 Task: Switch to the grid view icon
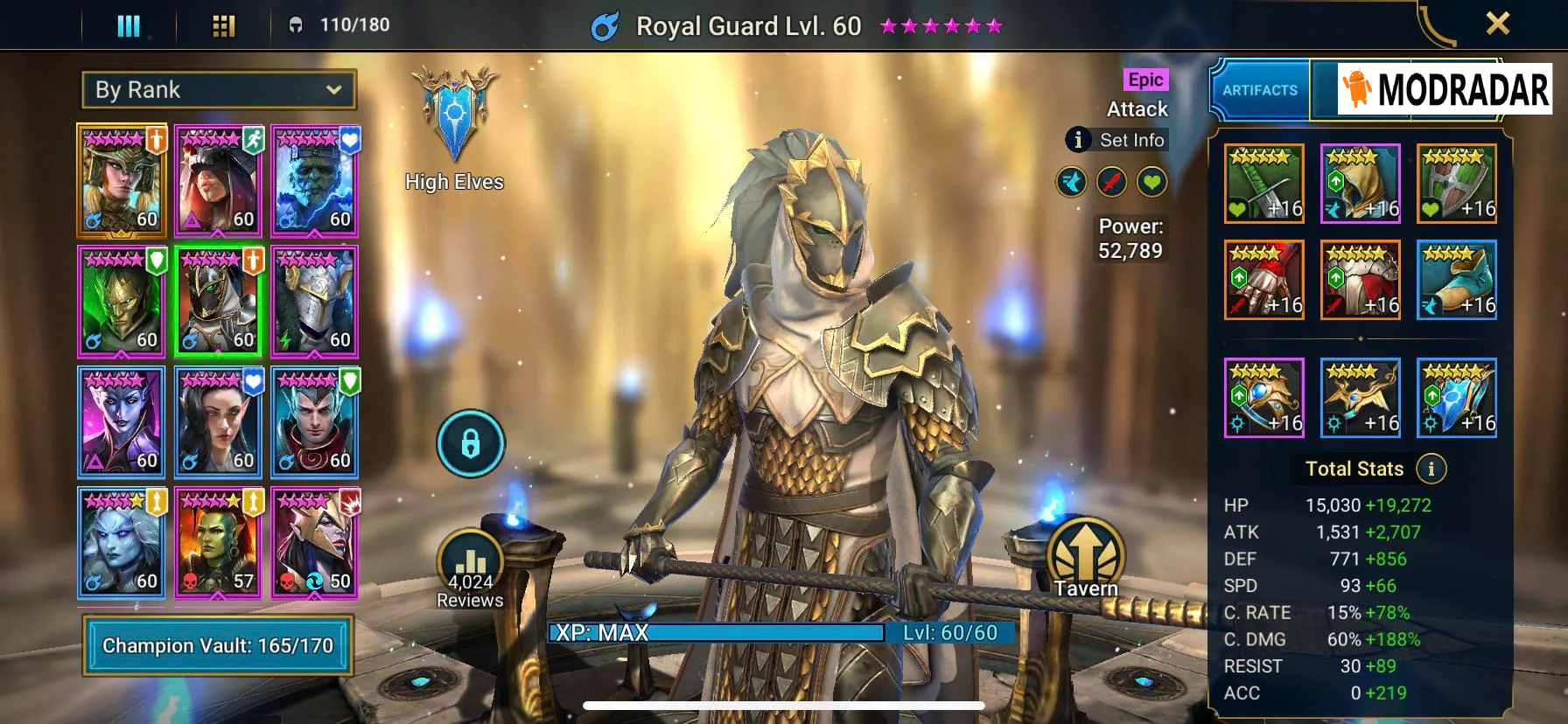click(x=224, y=26)
